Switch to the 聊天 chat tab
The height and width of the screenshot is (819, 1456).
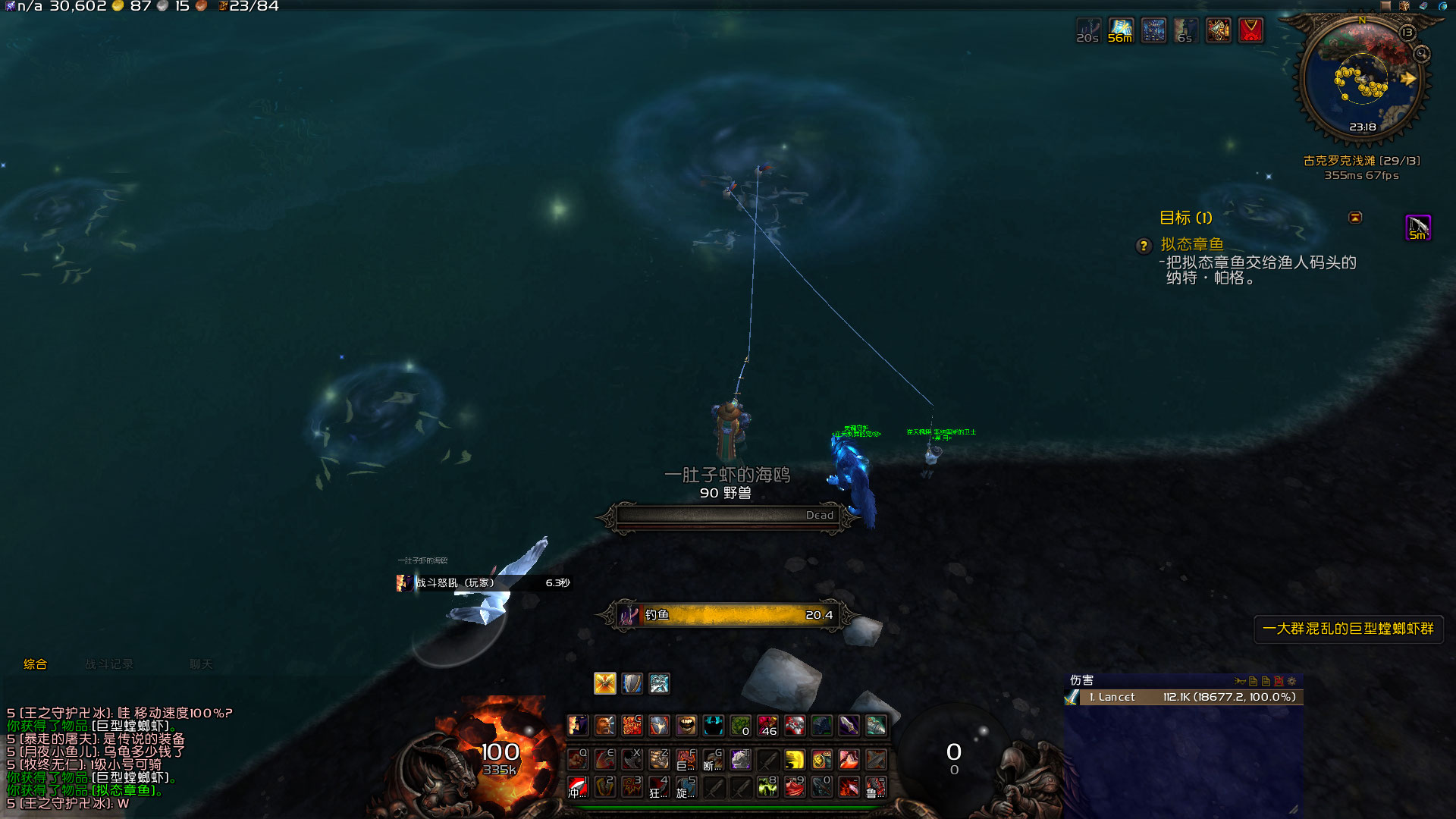[x=201, y=664]
